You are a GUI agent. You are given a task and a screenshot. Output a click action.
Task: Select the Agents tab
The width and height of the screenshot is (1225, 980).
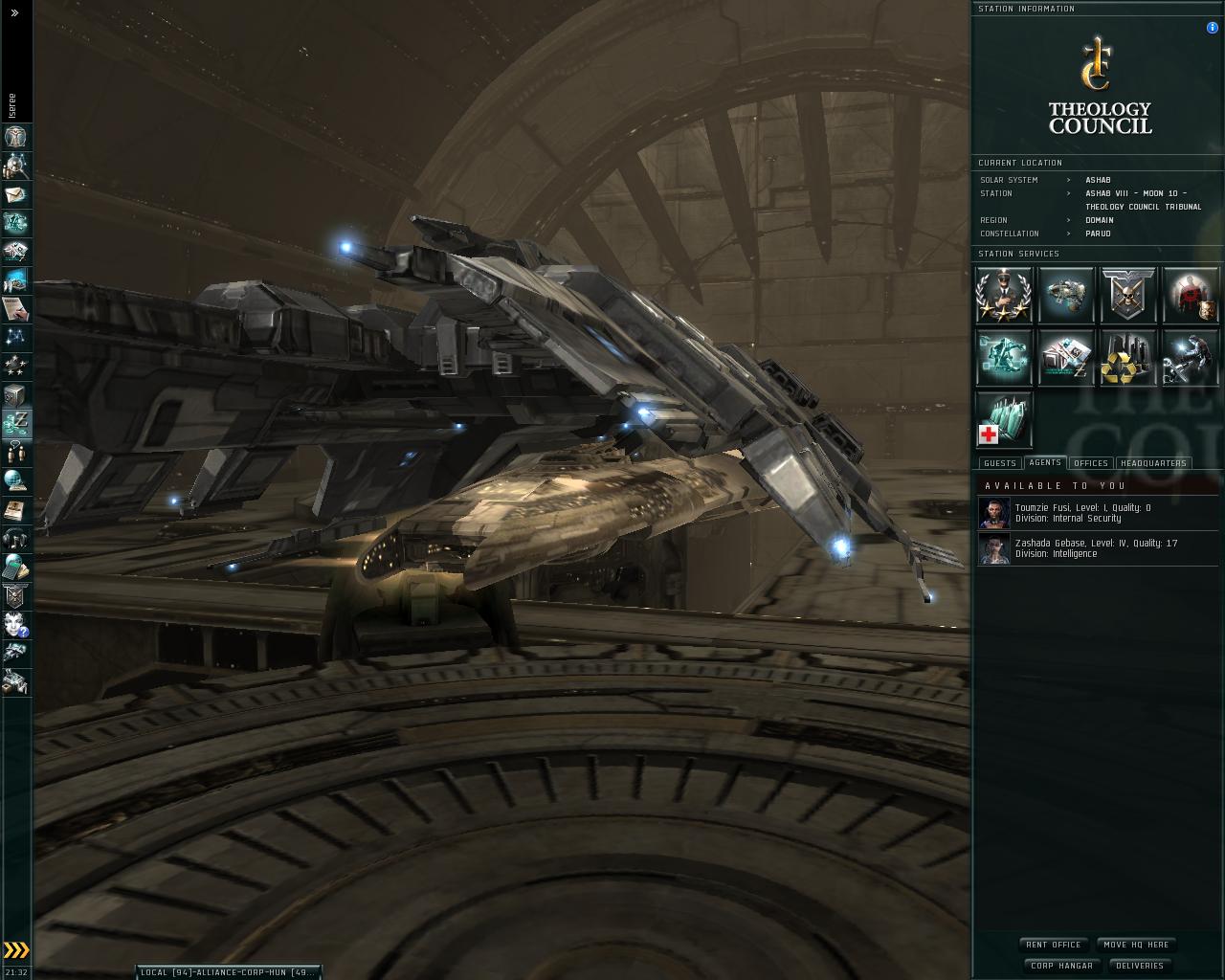click(x=1045, y=462)
